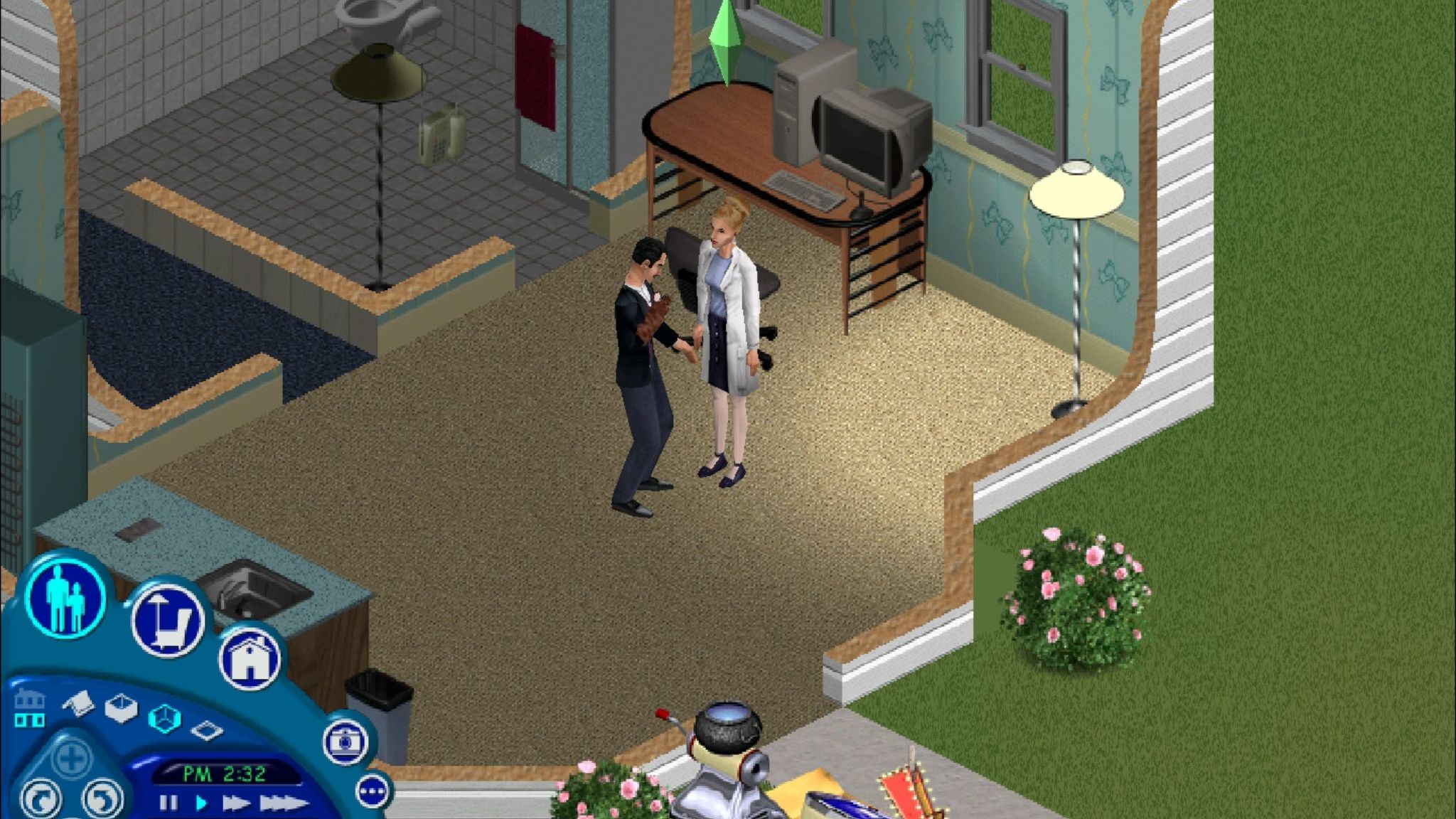Toggle the walls-down view icon
Image resolution: width=1456 pixels, height=819 pixels.
tap(78, 704)
